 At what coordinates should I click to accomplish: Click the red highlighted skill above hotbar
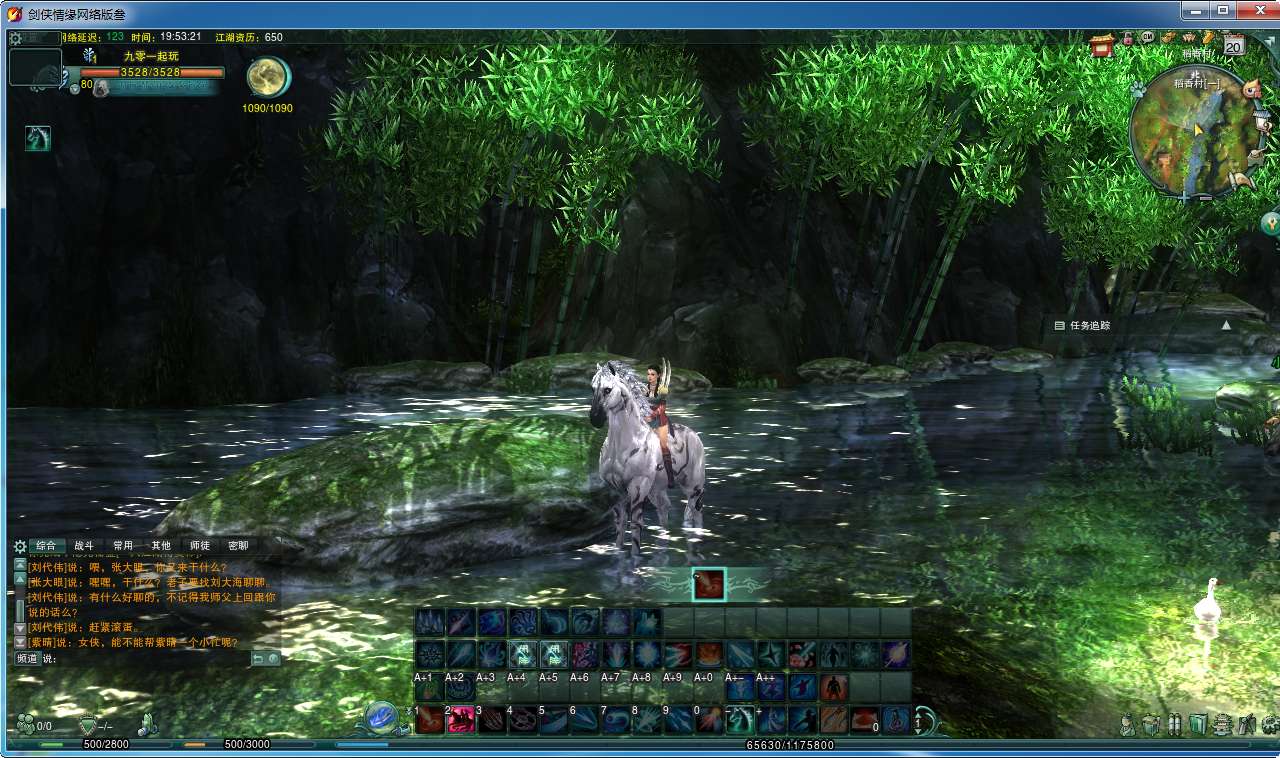click(709, 584)
